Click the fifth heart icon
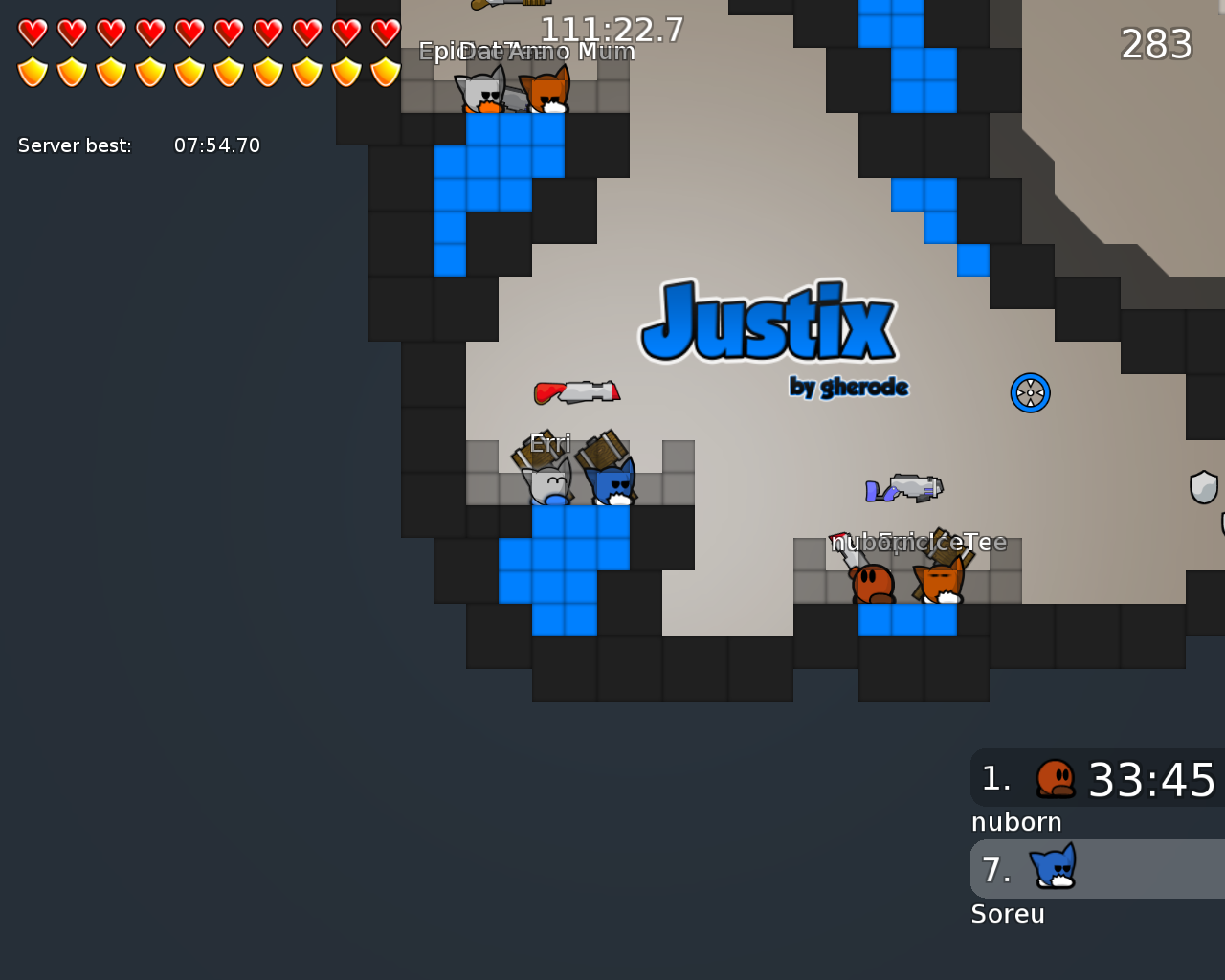Screen dimensions: 1225x980 click(x=188, y=31)
